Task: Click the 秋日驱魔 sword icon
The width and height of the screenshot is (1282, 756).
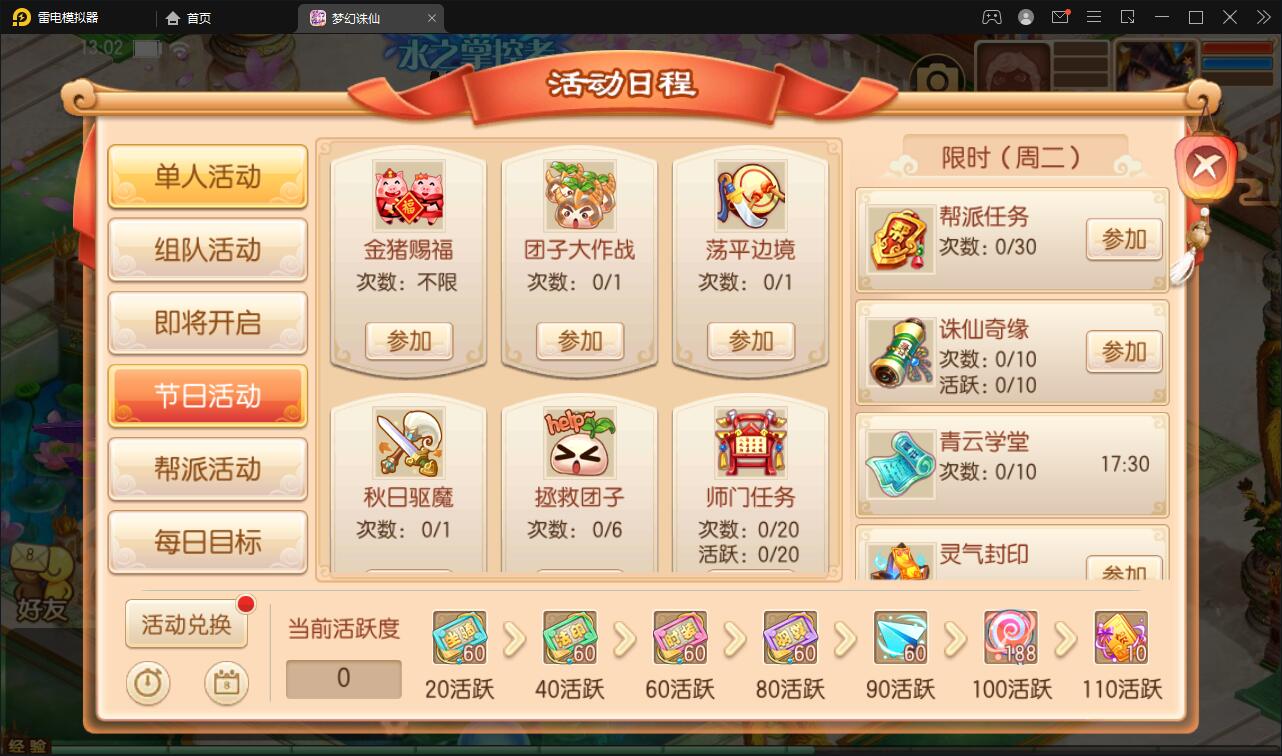Action: pos(408,443)
